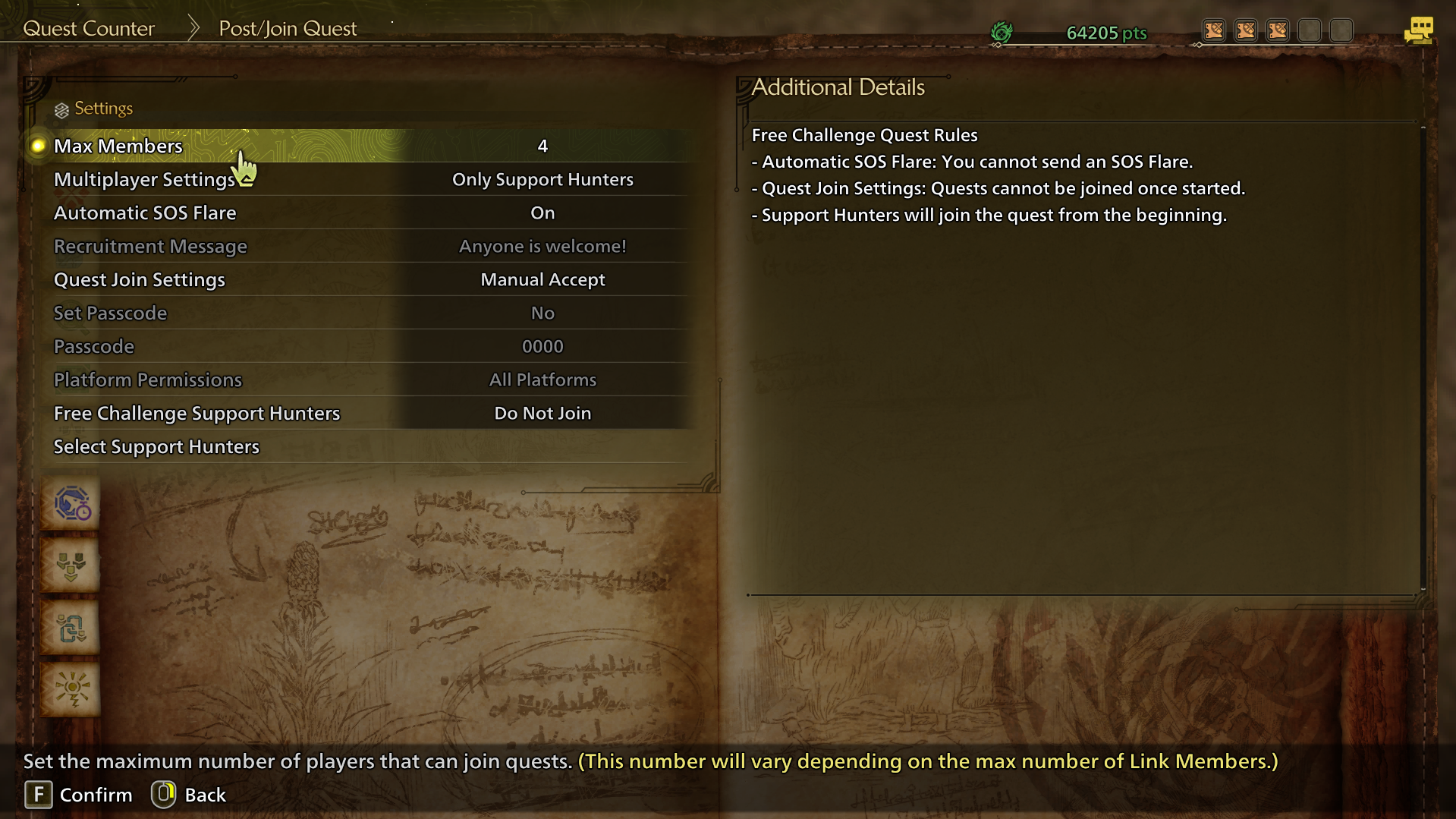This screenshot has height=819, width=1456.
Task: Change Free Challenge Support Hunters setting
Action: pyautogui.click(x=364, y=414)
